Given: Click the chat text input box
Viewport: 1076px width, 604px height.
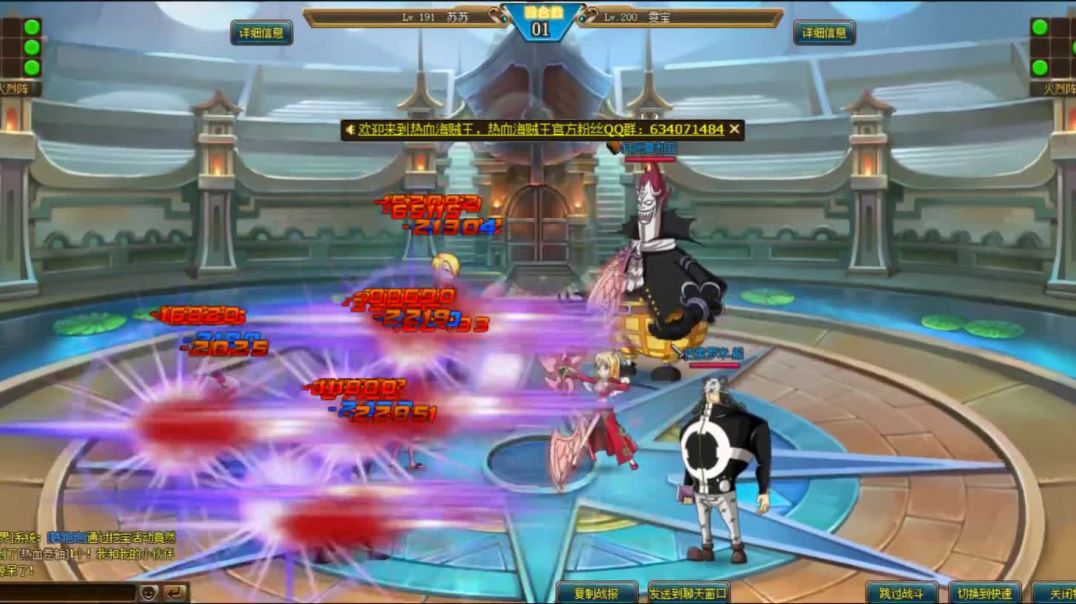Looking at the screenshot, I should (x=66, y=593).
